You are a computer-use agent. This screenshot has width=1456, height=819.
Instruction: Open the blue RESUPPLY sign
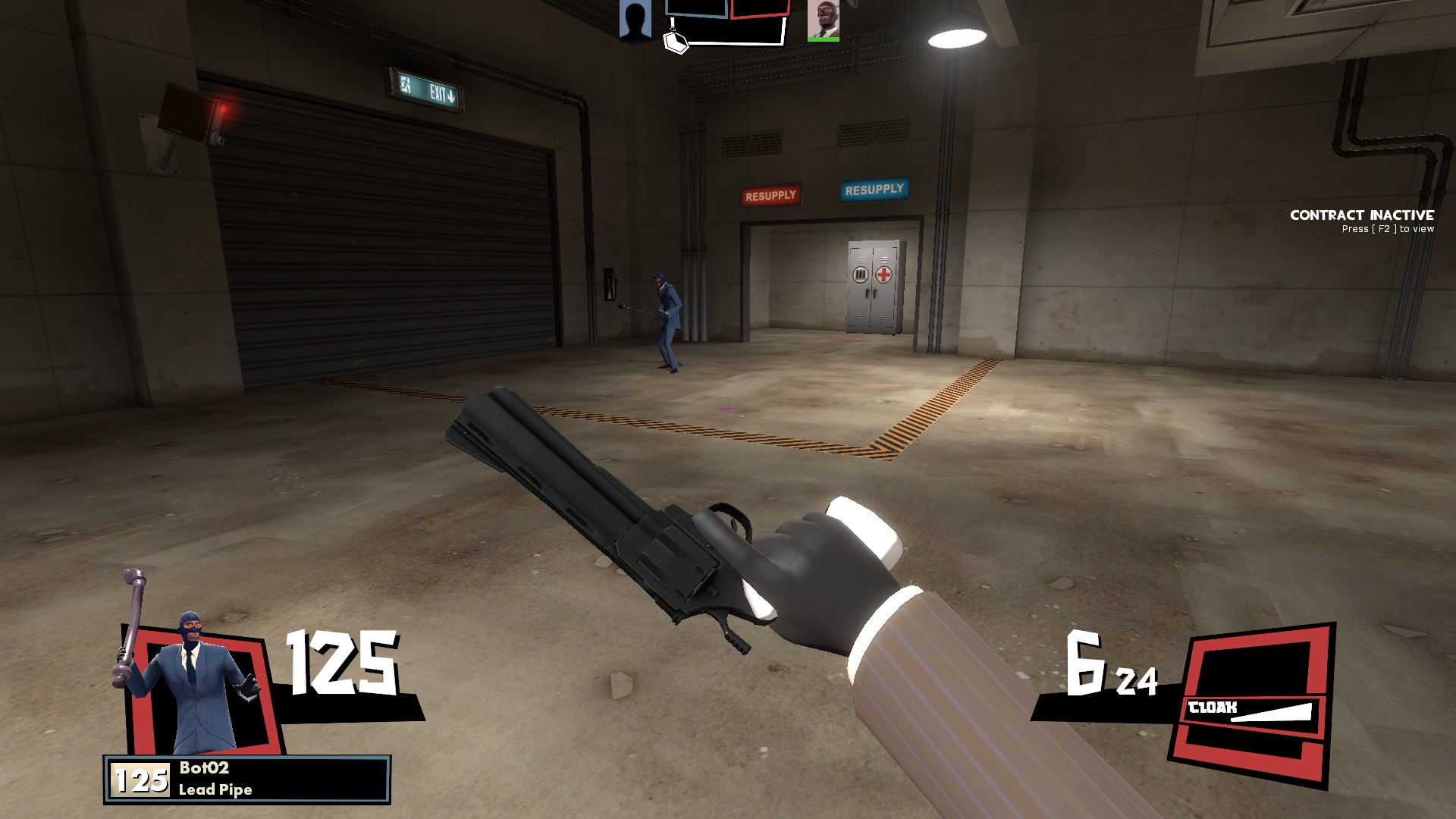[x=874, y=188]
